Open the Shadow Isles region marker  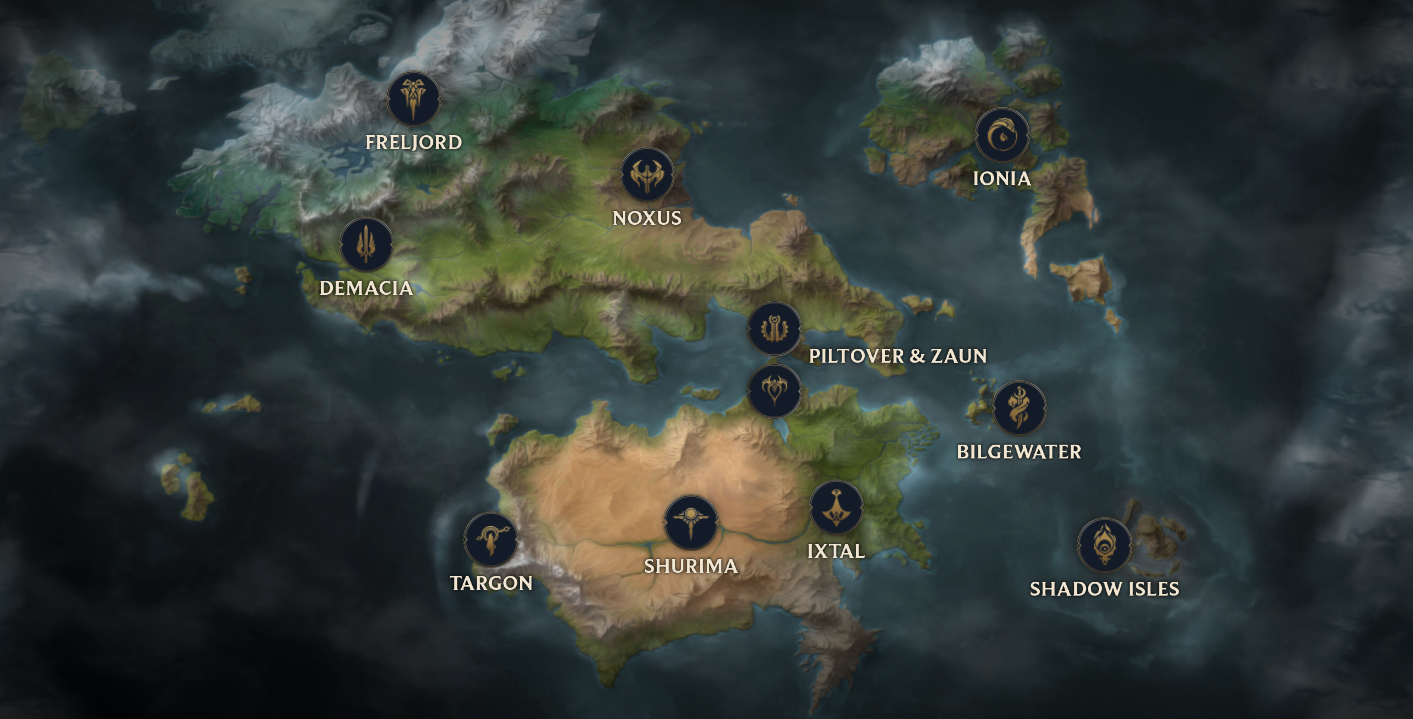point(1104,545)
